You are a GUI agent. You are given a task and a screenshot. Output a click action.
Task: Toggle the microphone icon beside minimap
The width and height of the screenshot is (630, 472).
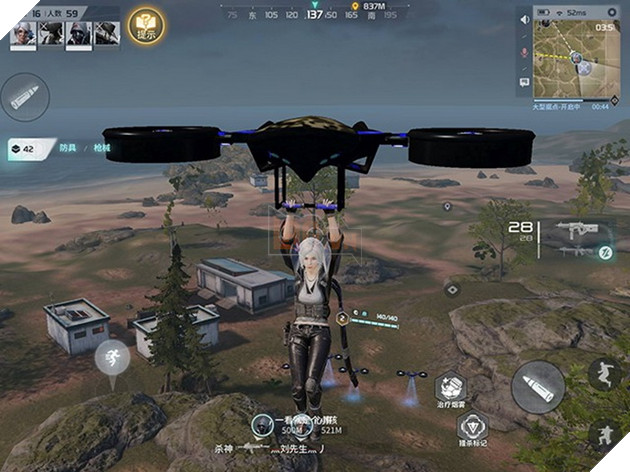click(x=524, y=51)
